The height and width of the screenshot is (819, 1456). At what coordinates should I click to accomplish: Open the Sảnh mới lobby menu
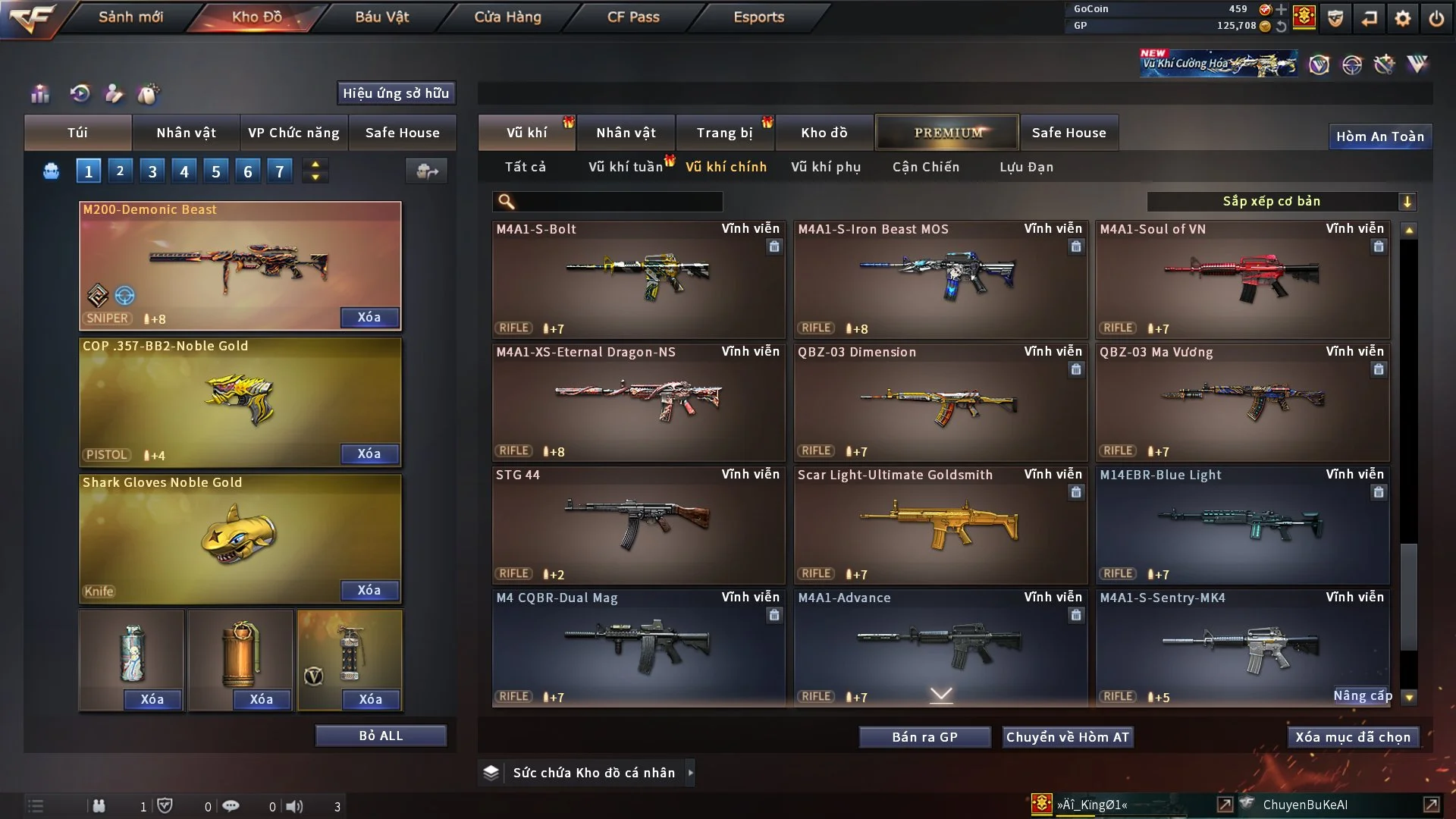(130, 17)
